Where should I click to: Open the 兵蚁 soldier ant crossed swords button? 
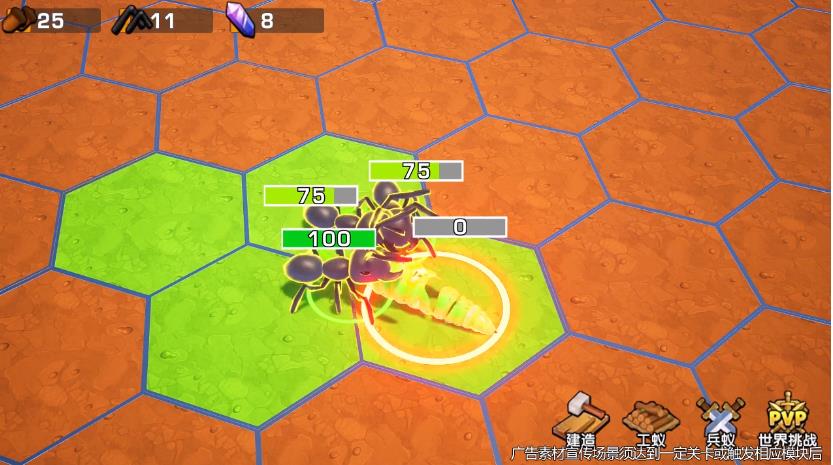[719, 417]
